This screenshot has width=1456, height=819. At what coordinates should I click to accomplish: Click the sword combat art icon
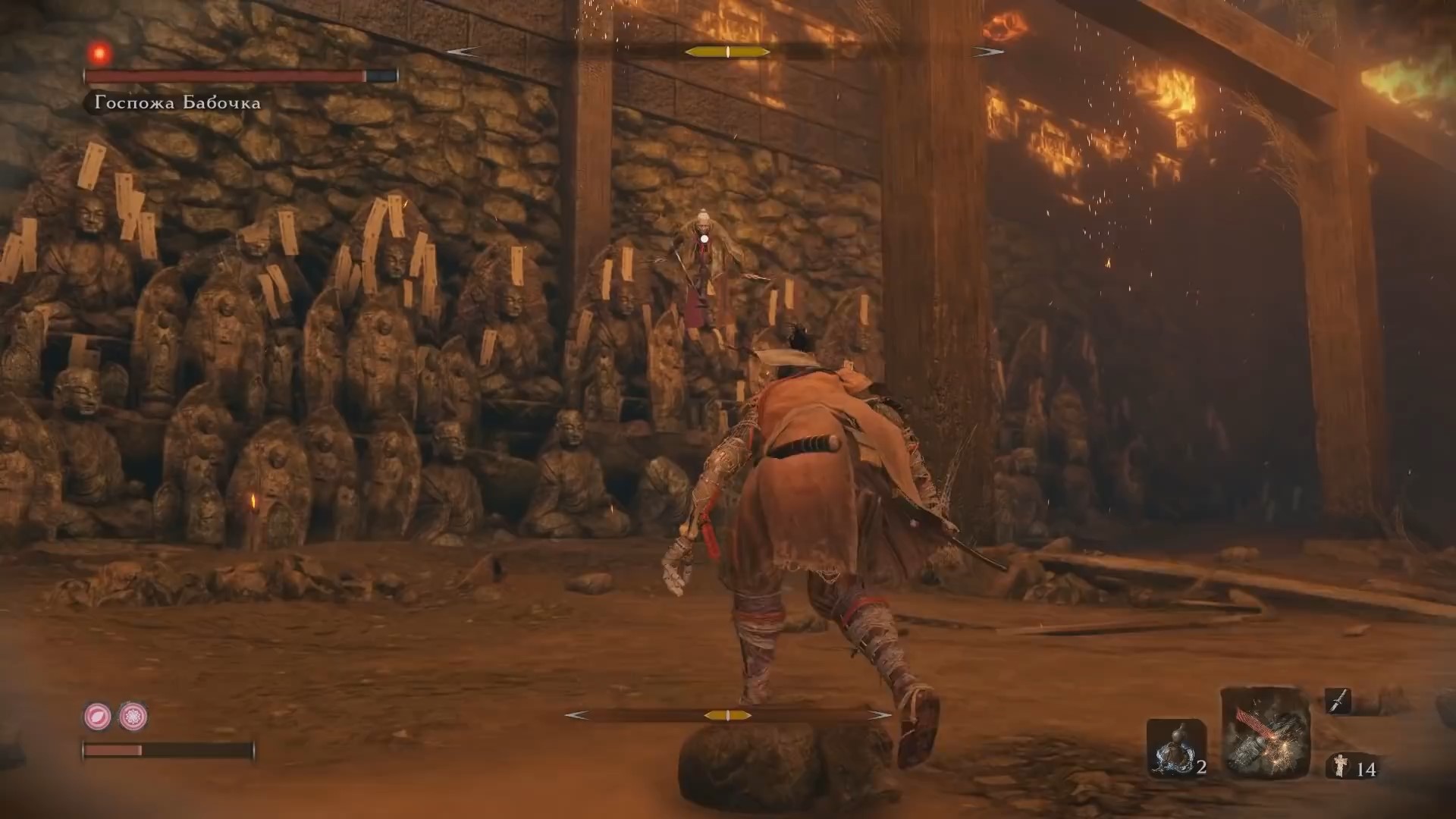pyautogui.click(x=1338, y=701)
